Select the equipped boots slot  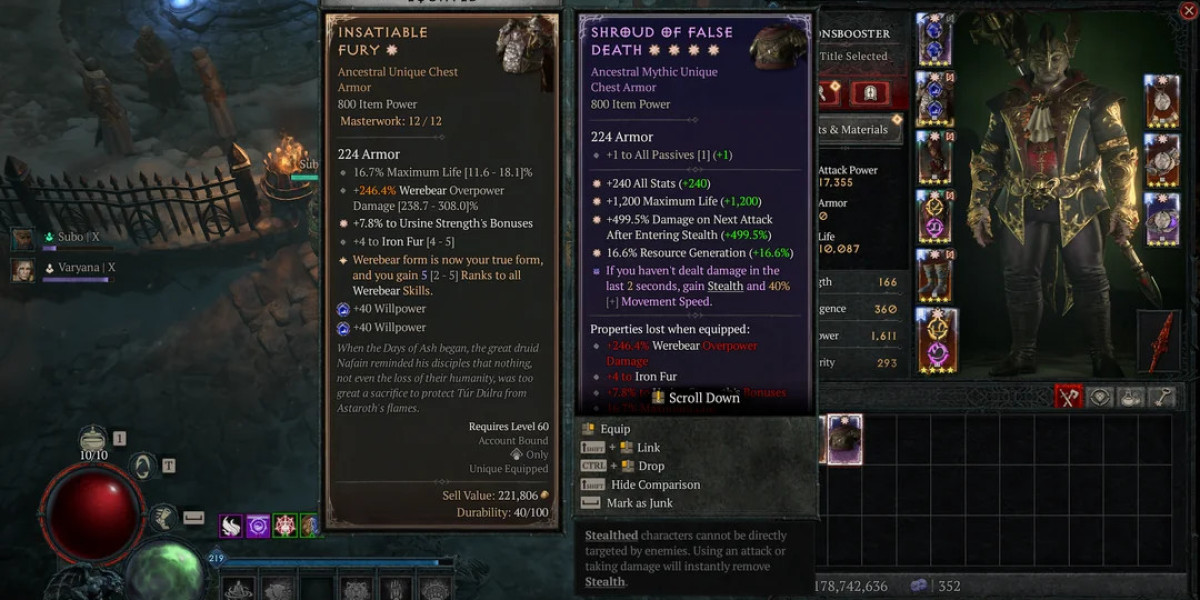pos(936,276)
